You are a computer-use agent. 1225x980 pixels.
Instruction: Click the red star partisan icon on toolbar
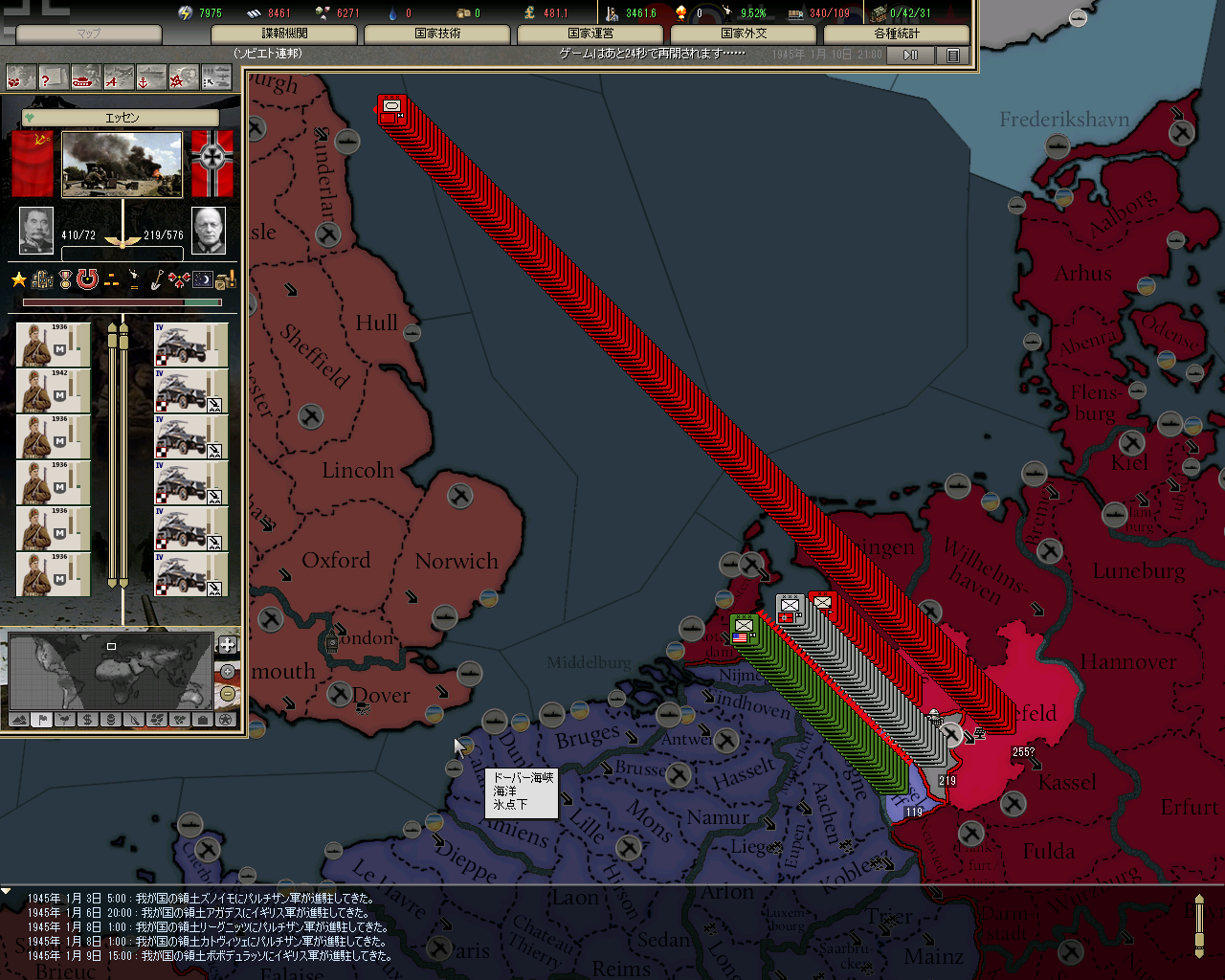pos(184,78)
